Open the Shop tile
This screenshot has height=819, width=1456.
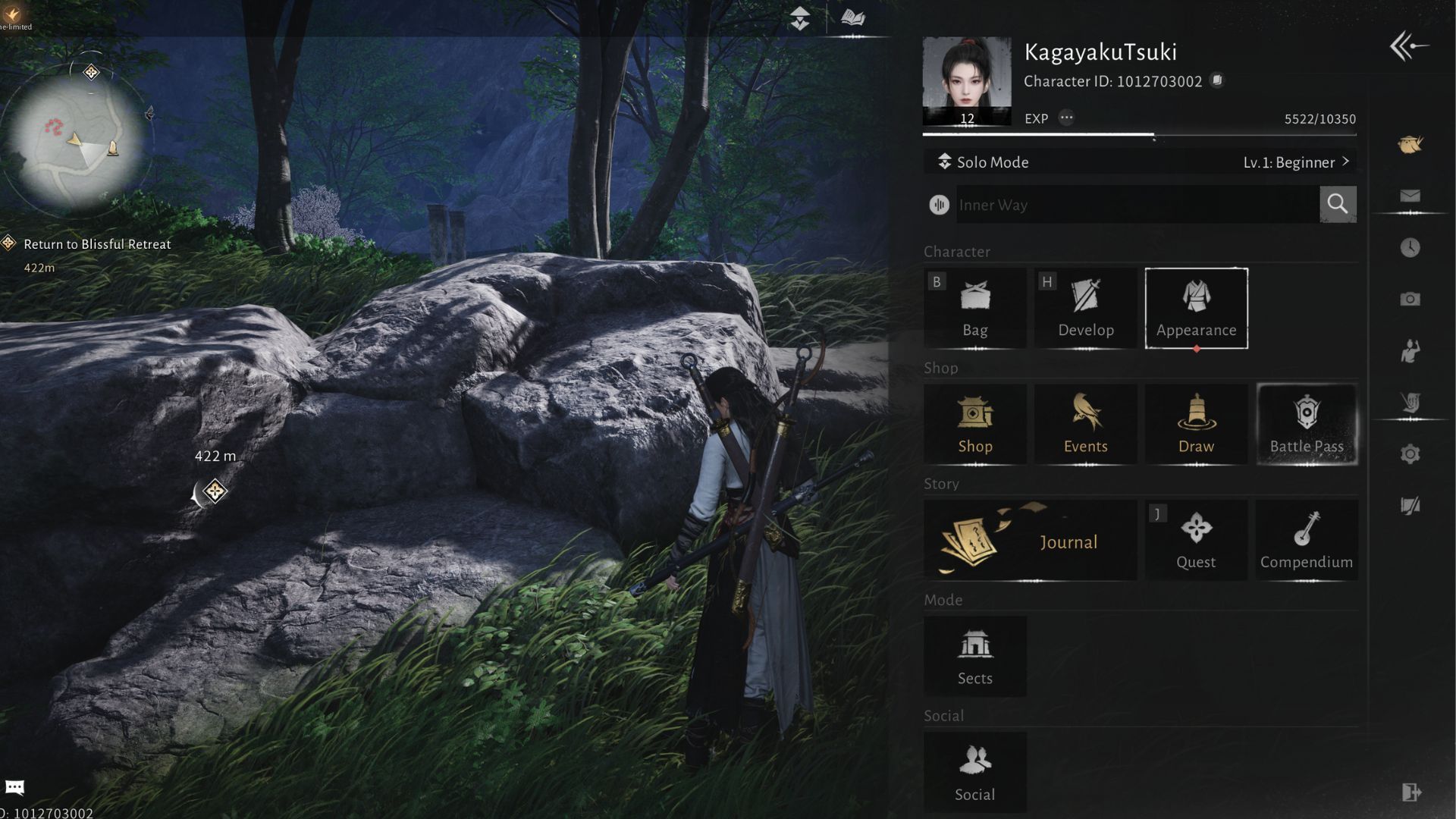tap(974, 424)
